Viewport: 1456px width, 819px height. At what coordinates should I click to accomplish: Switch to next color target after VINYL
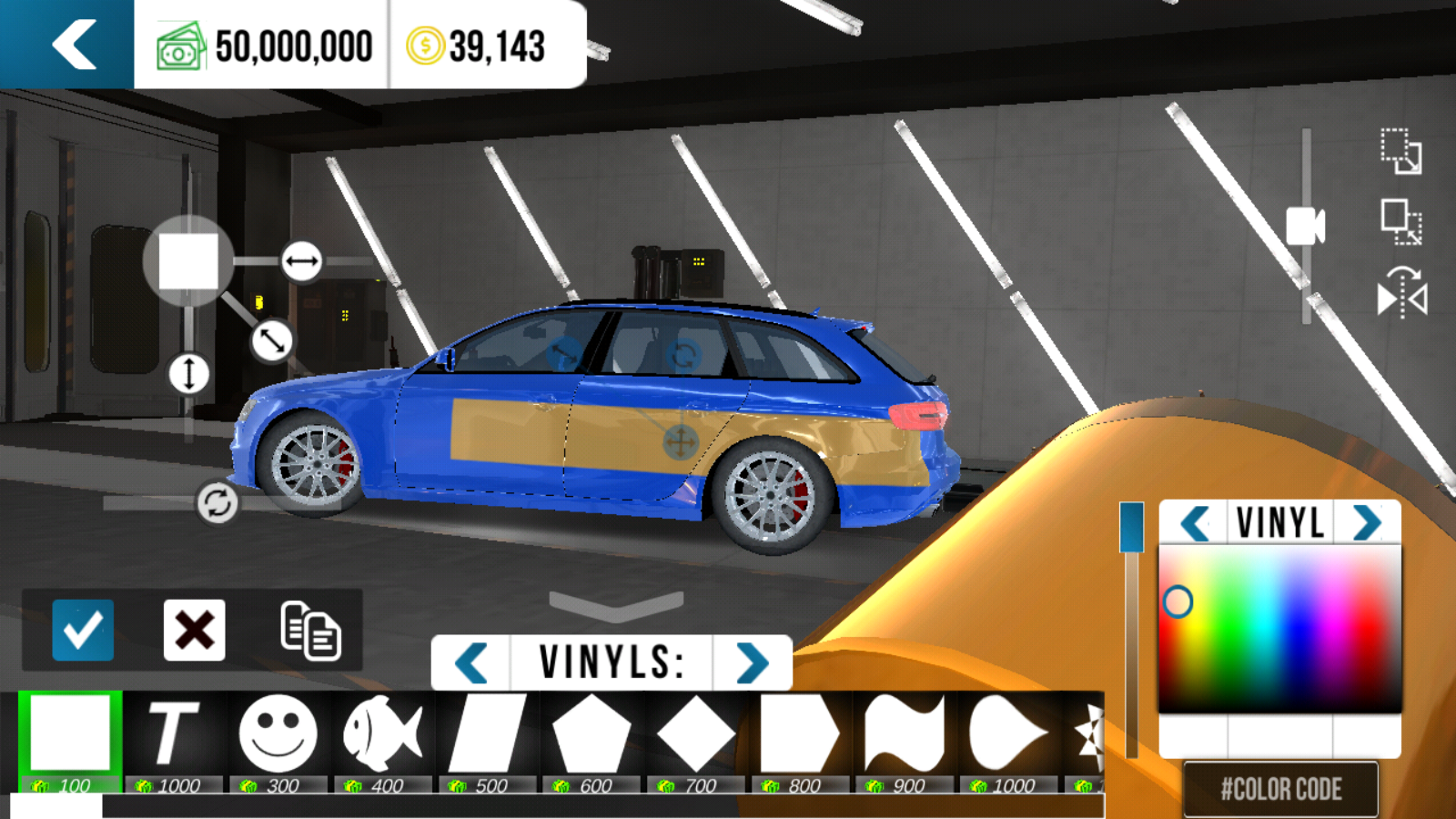click(1367, 523)
